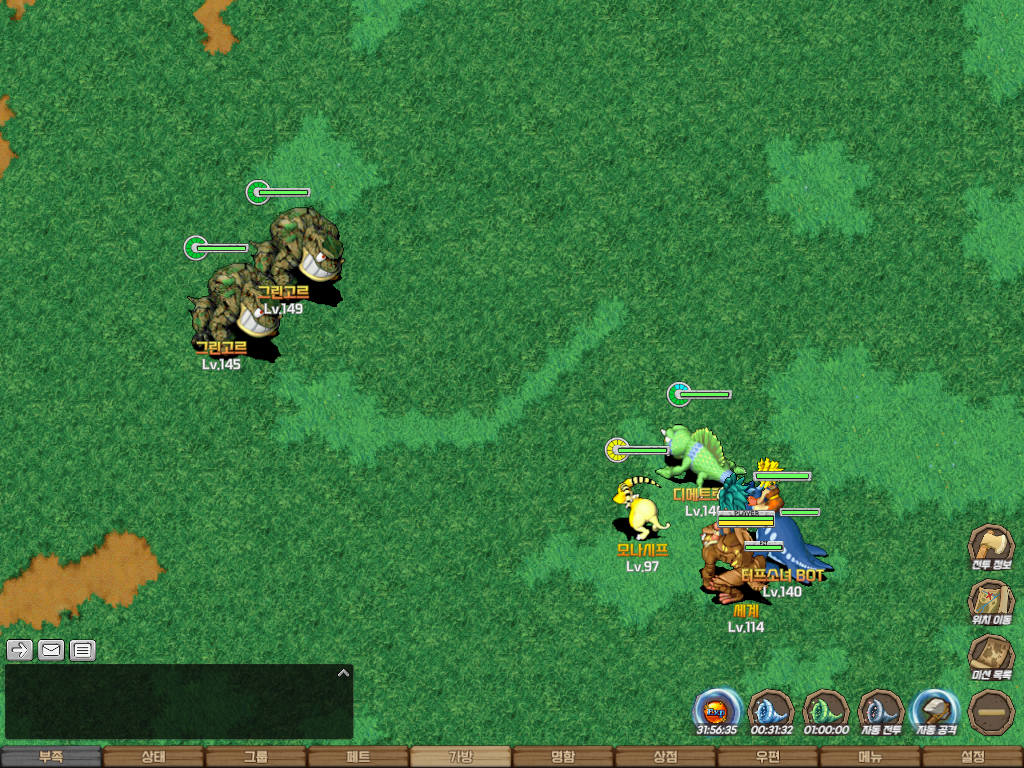Open the 가방 (bag) inventory
The width and height of the screenshot is (1024, 768).
[460, 757]
